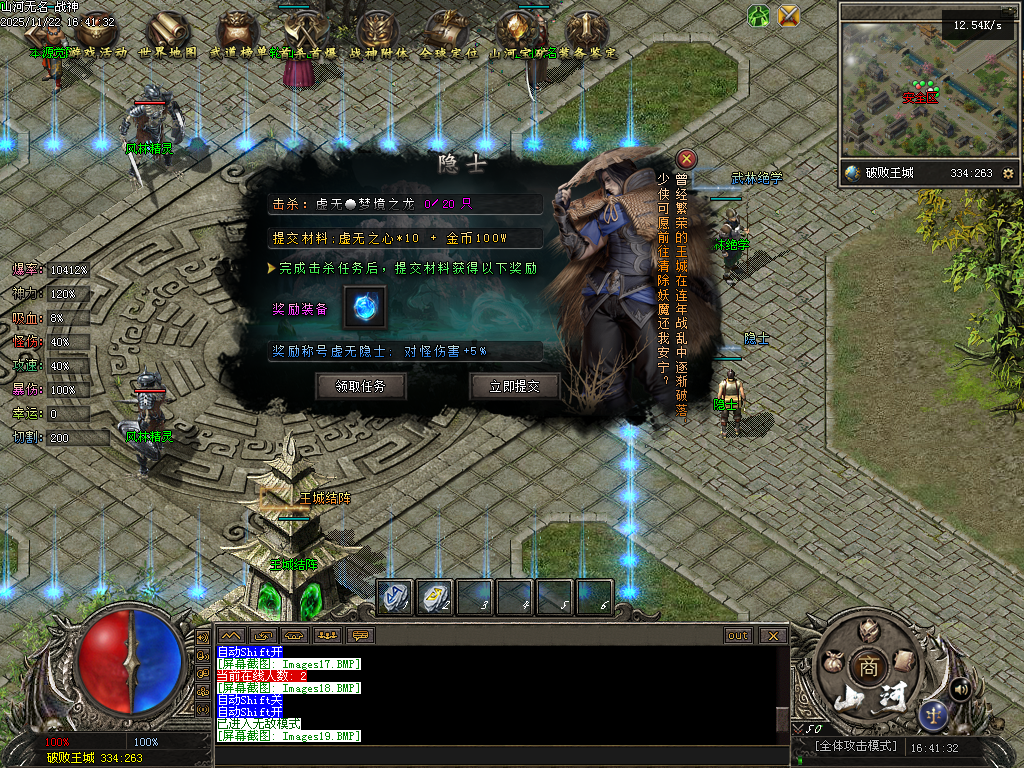Viewport: 1024px width, 768px height.
Task: Use the skill in hotbar slot 1
Action: 394,597
